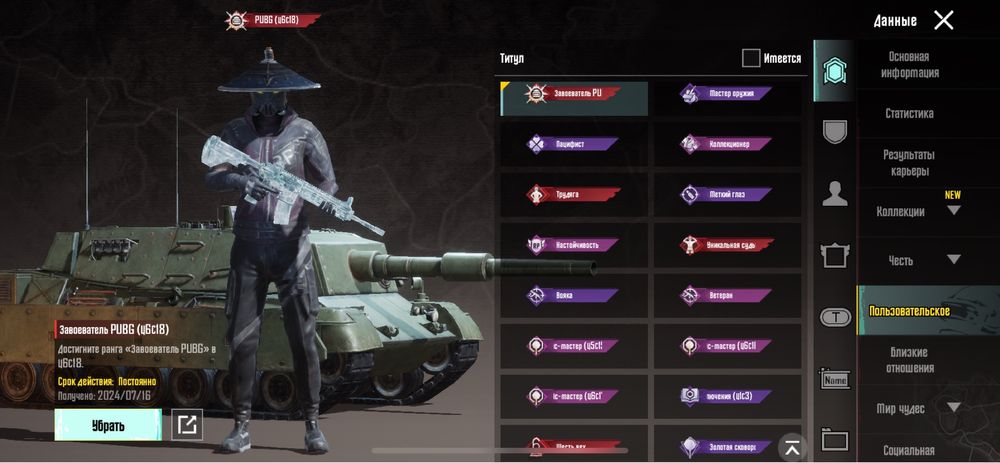Select the Настойчивость title
The height and width of the screenshot is (463, 1000).
[x=574, y=245]
